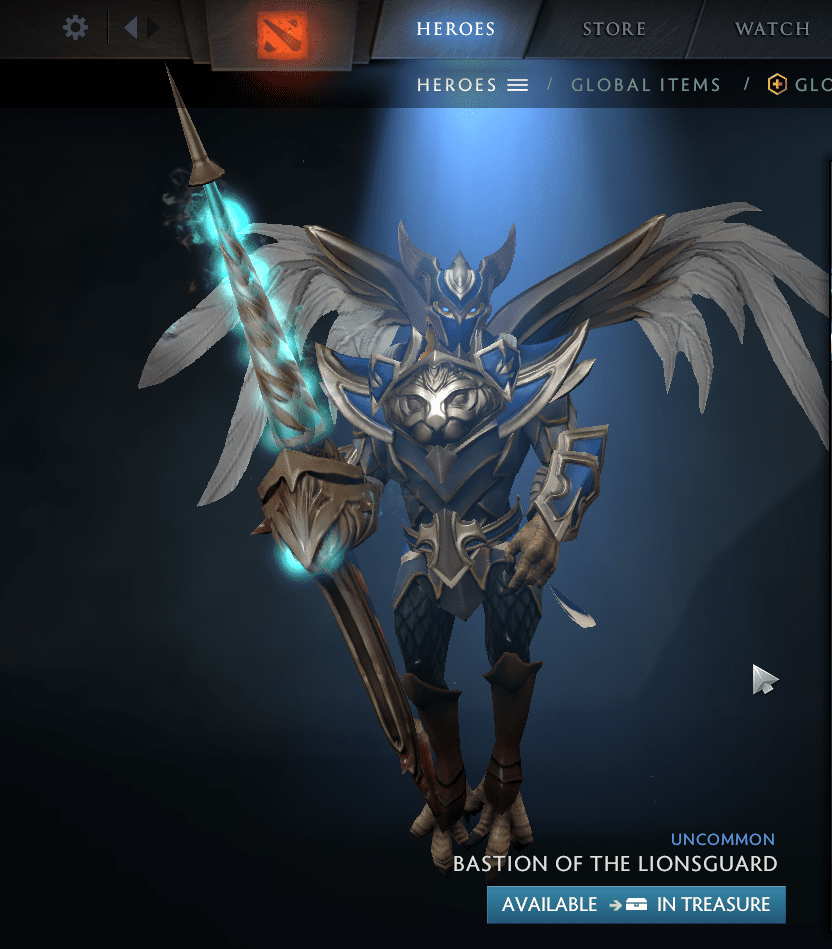Open the settings gear menu

pos(75,27)
